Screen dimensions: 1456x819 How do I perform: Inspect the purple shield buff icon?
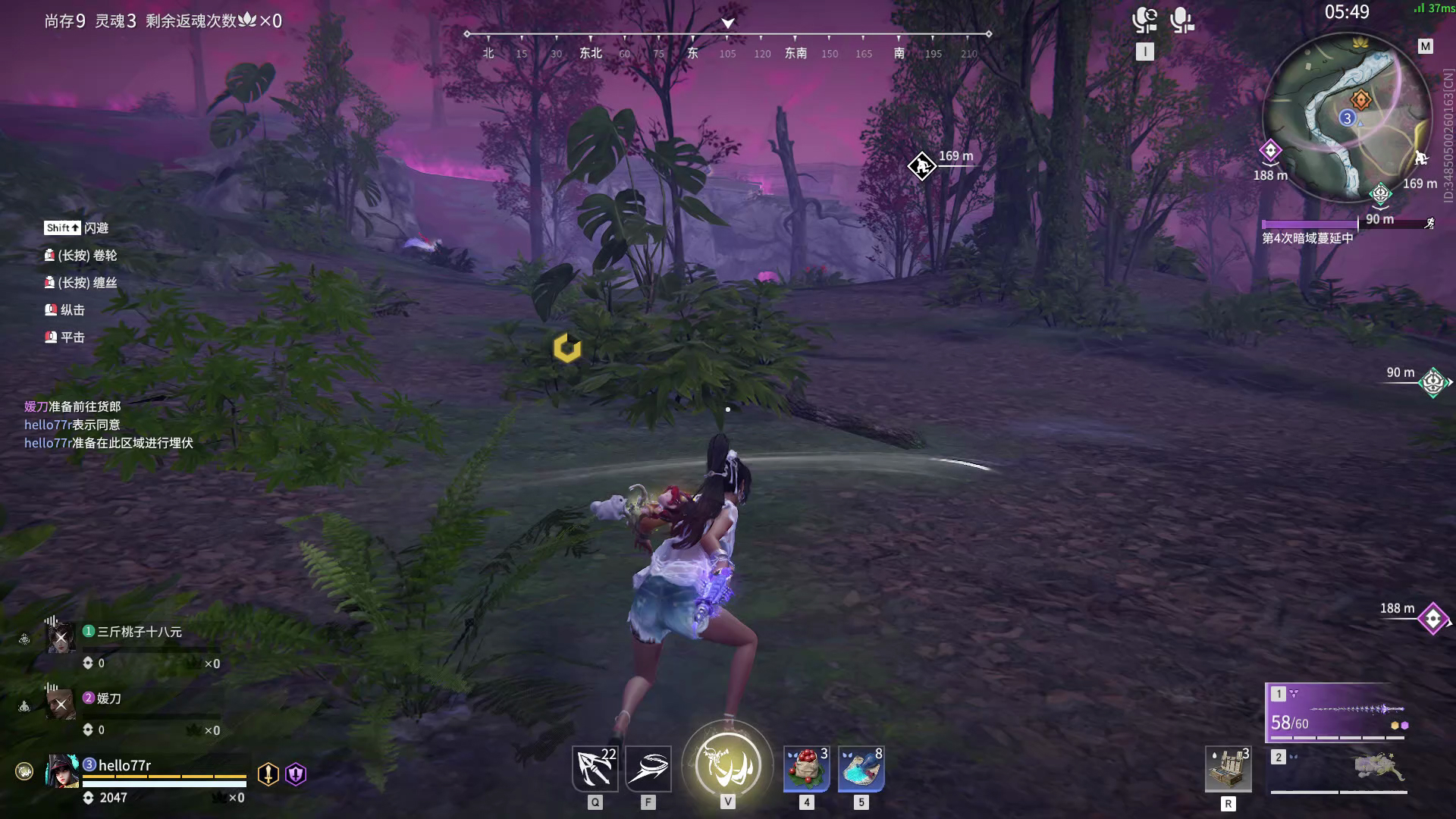click(x=296, y=773)
